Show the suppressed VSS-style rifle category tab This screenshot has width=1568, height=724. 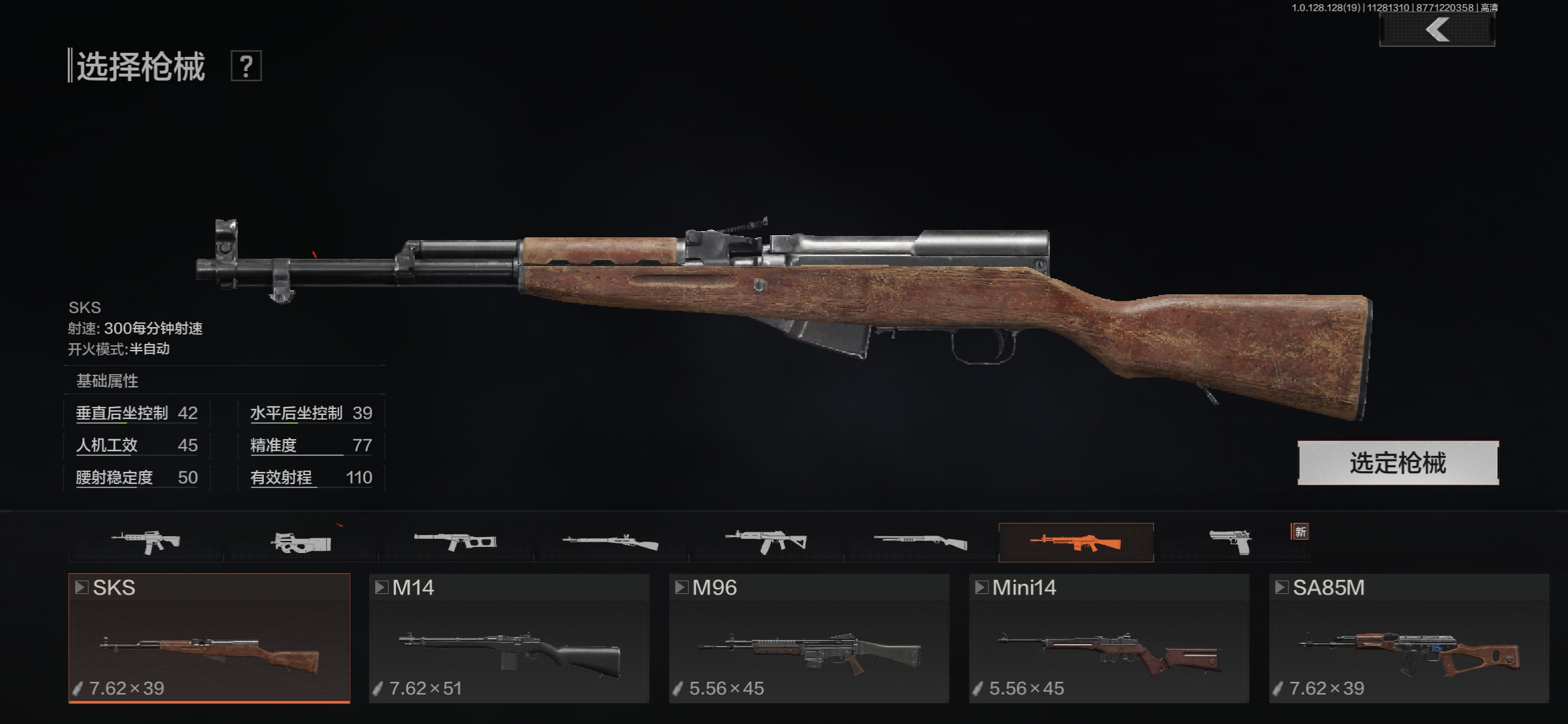click(456, 542)
